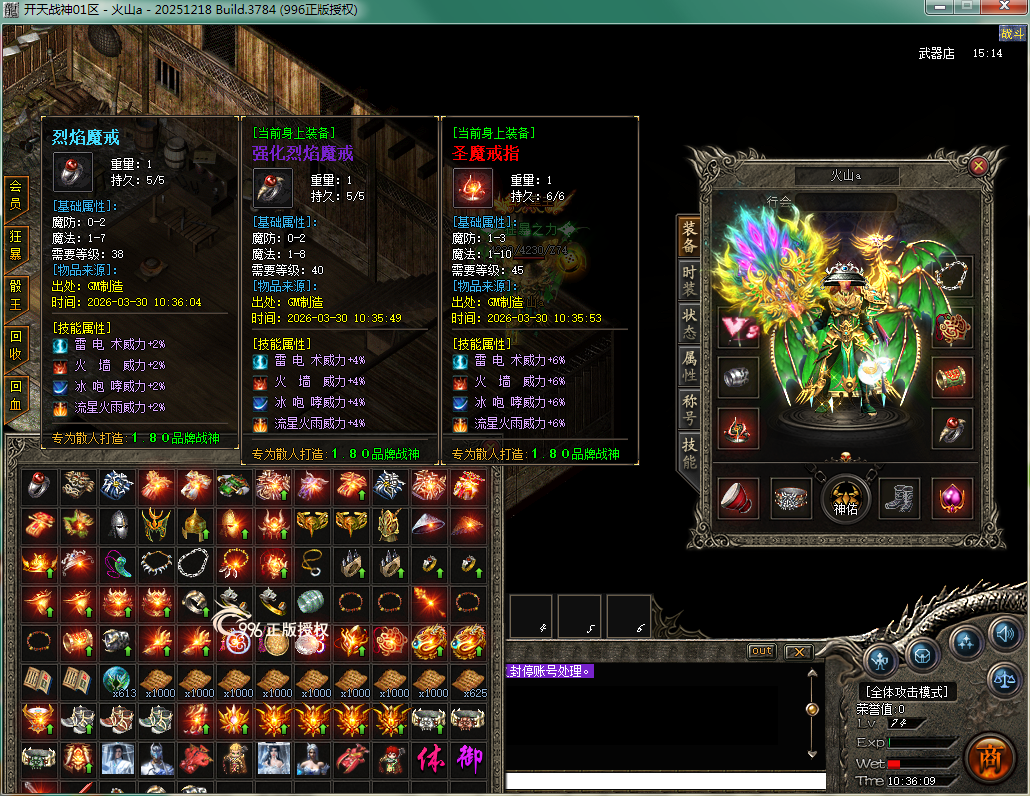Open the 会员 member side button
Image resolution: width=1030 pixels, height=796 pixels.
coord(16,196)
